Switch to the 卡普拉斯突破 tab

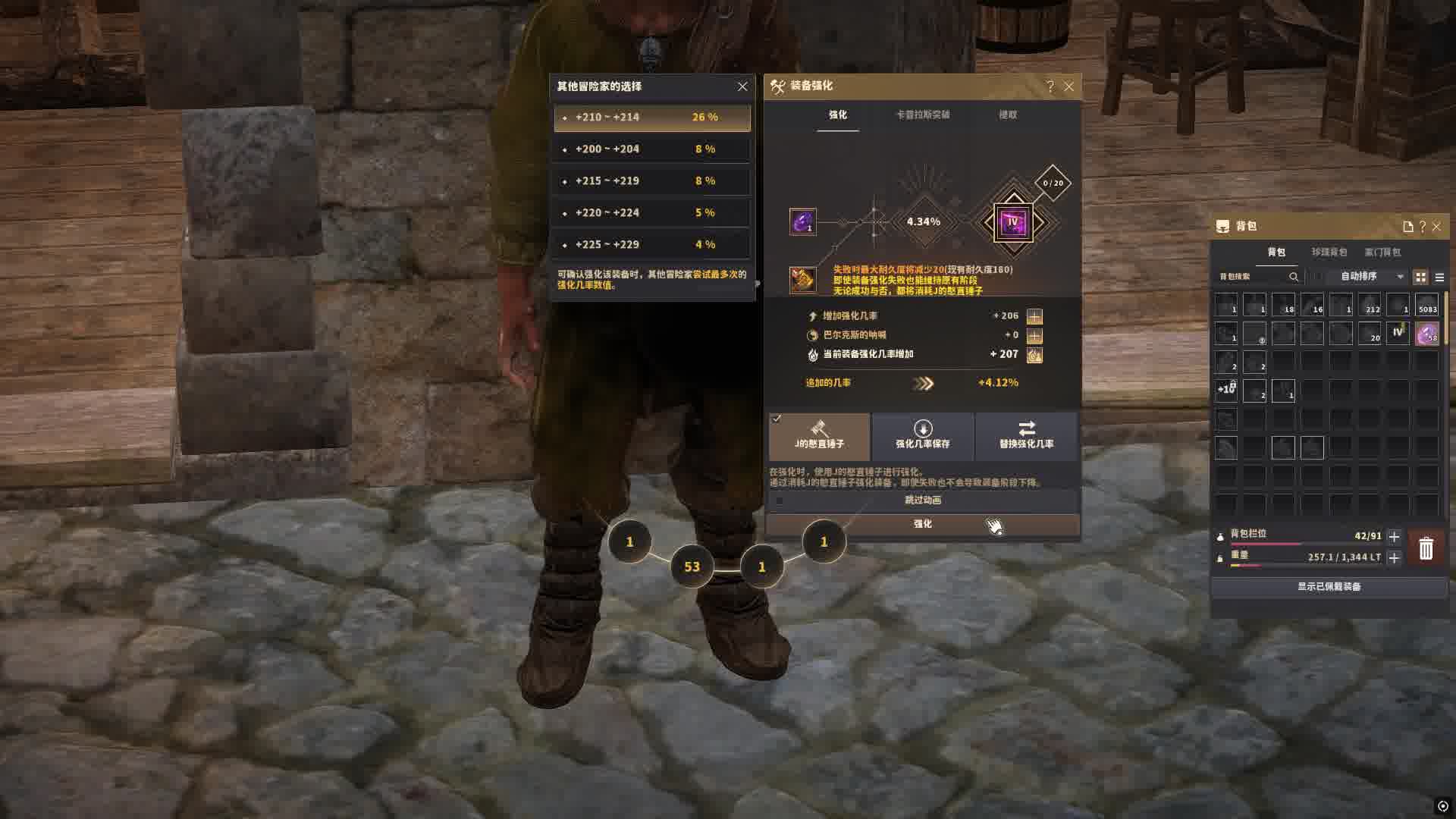pyautogui.click(x=923, y=115)
